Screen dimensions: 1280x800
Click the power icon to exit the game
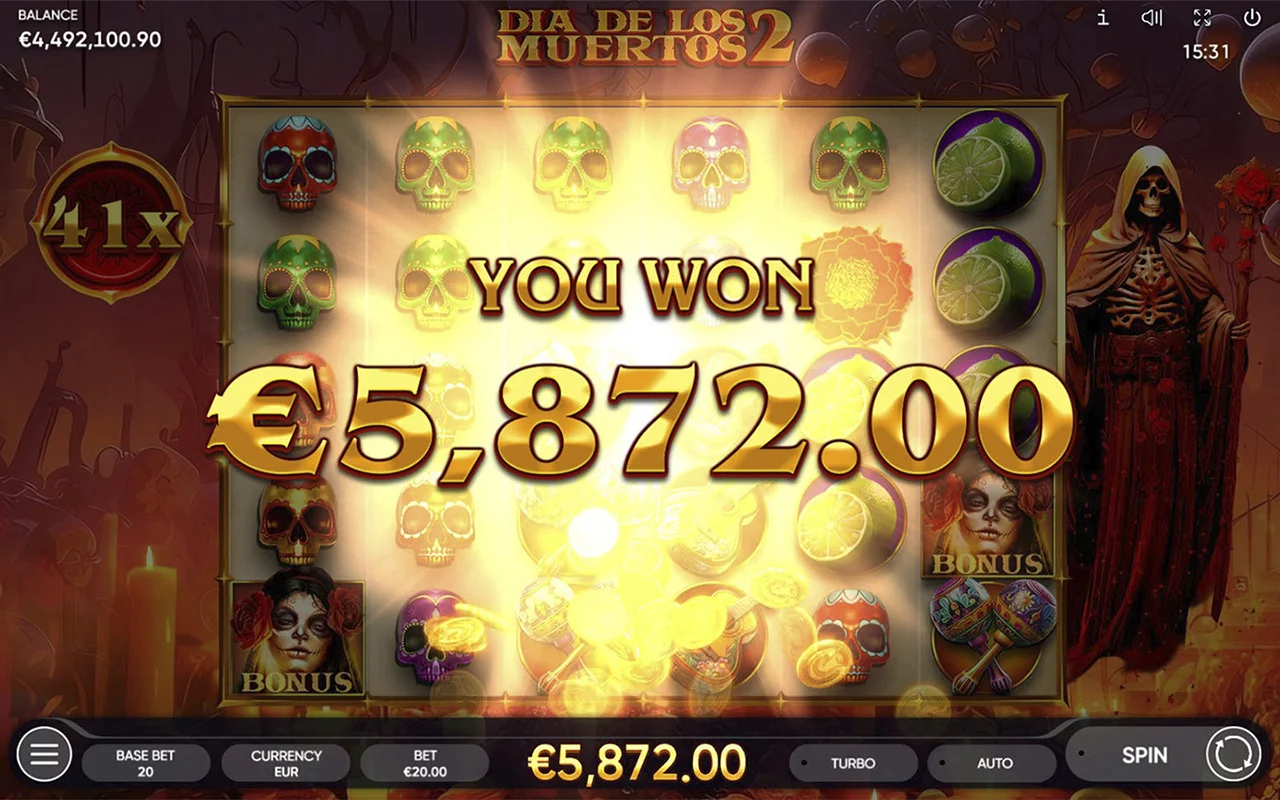coord(1250,17)
